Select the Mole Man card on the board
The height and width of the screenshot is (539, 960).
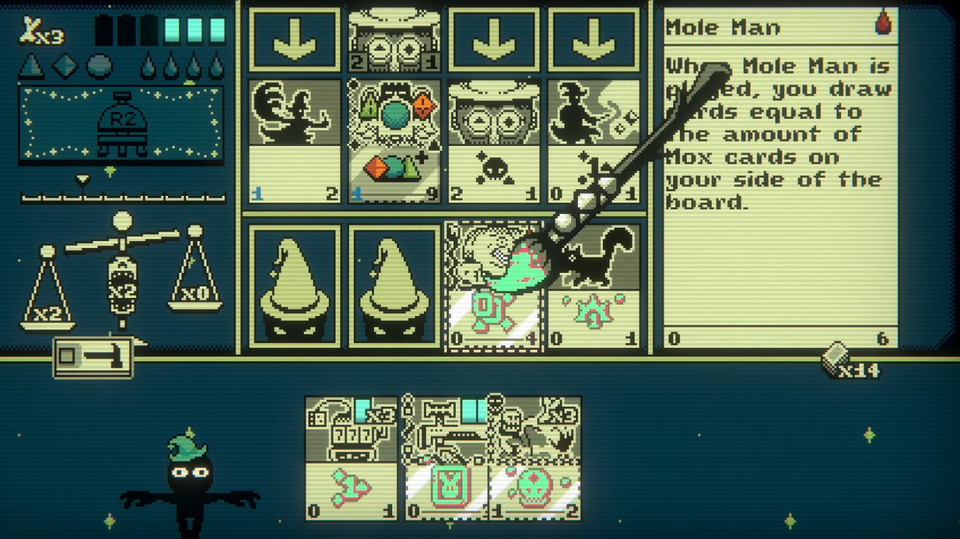[x=493, y=287]
